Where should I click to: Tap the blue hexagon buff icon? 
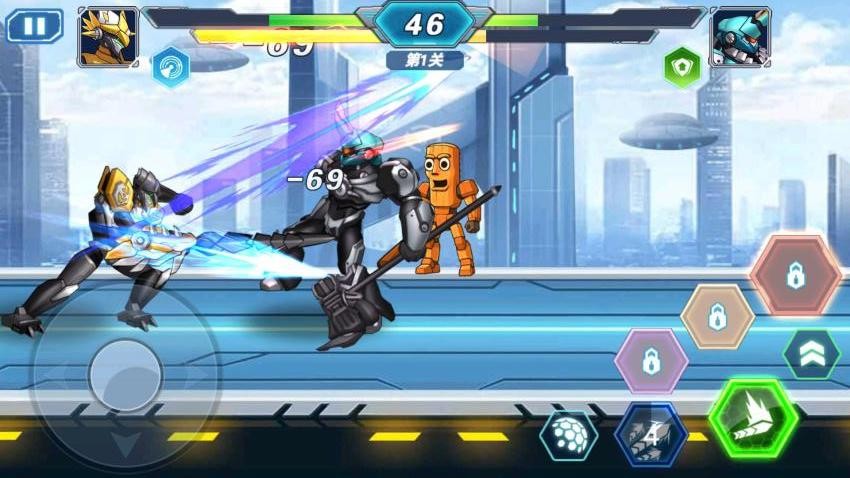(171, 68)
